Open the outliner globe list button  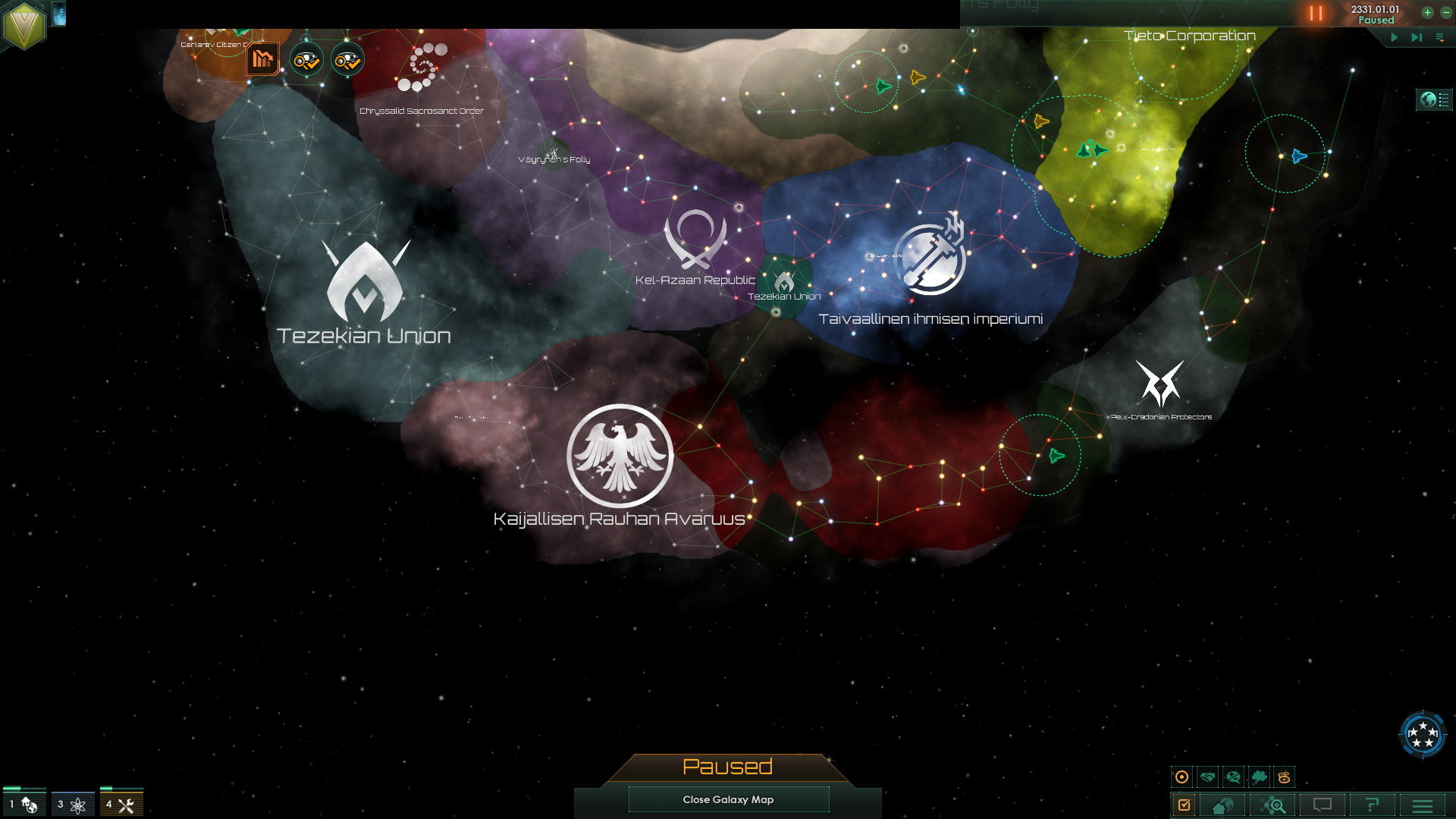[1434, 99]
